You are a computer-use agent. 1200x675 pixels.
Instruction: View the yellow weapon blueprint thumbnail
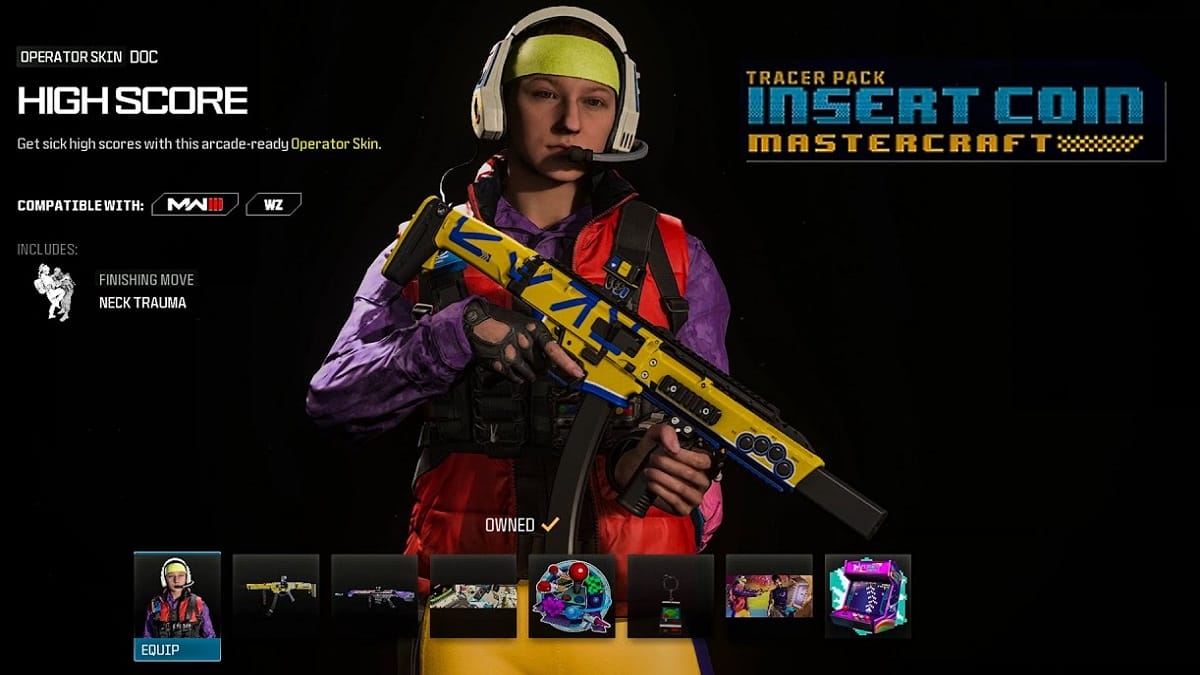276,596
